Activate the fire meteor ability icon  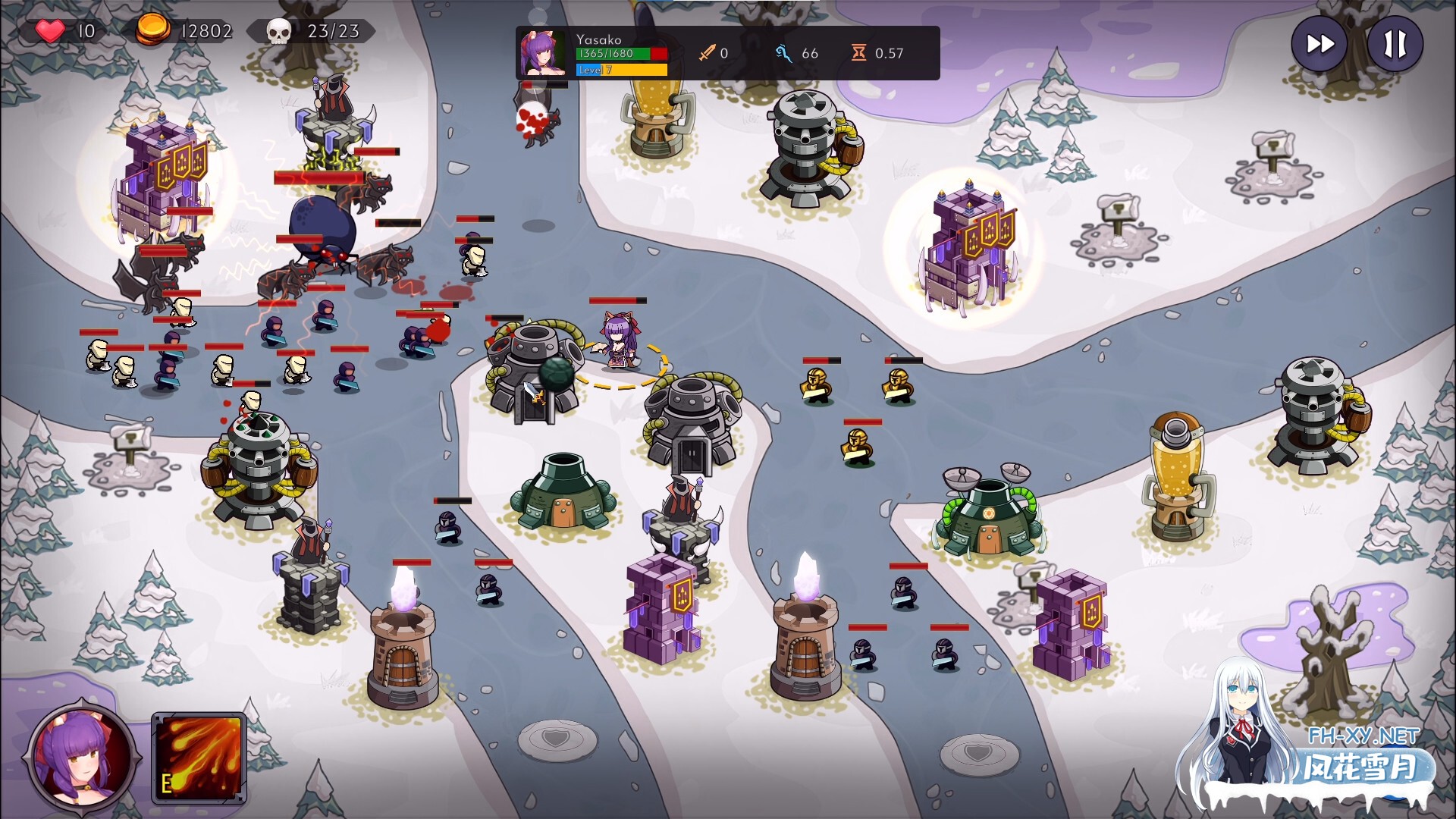point(199,757)
